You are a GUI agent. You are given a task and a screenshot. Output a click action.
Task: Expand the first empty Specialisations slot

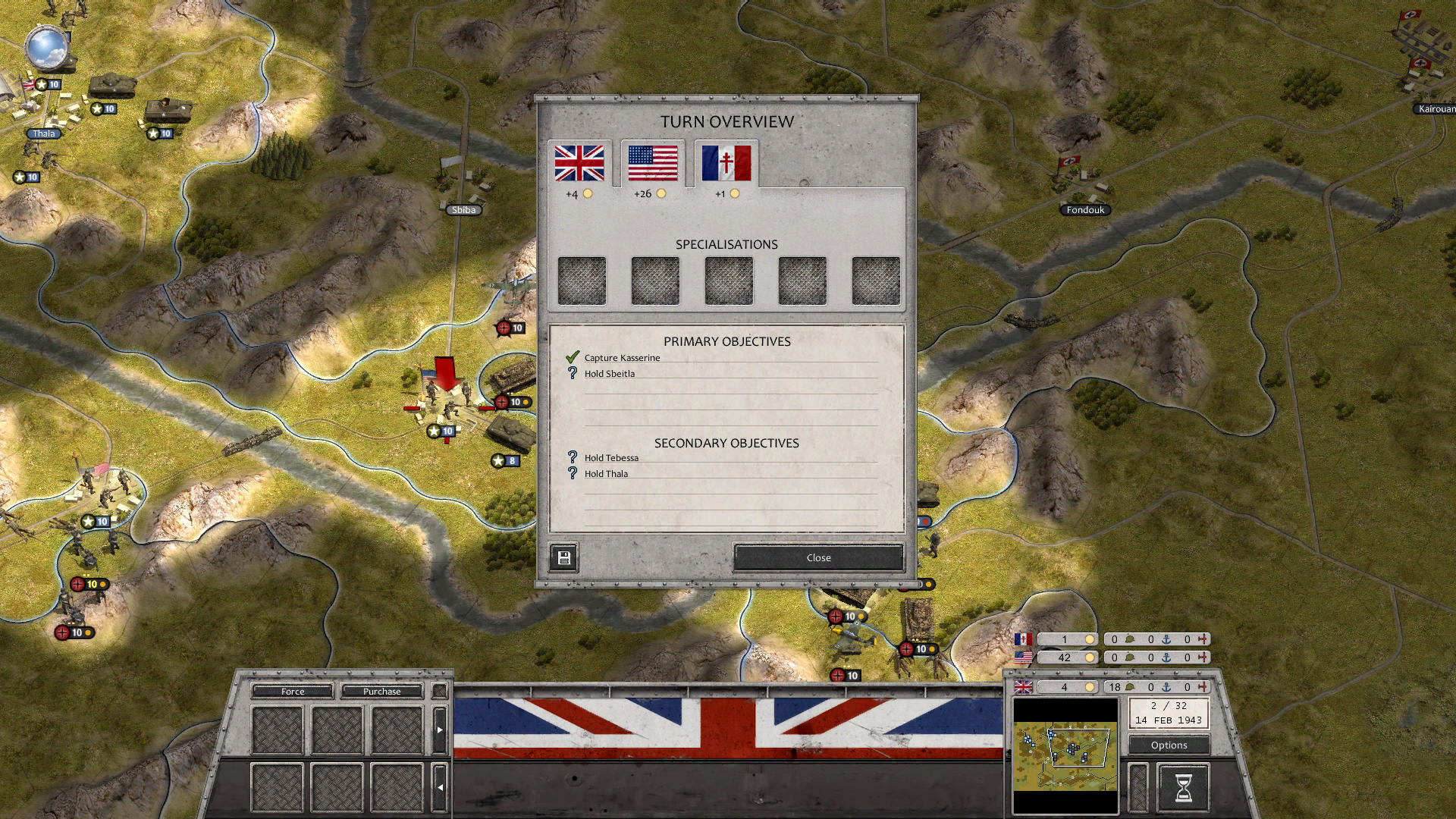[x=582, y=280]
